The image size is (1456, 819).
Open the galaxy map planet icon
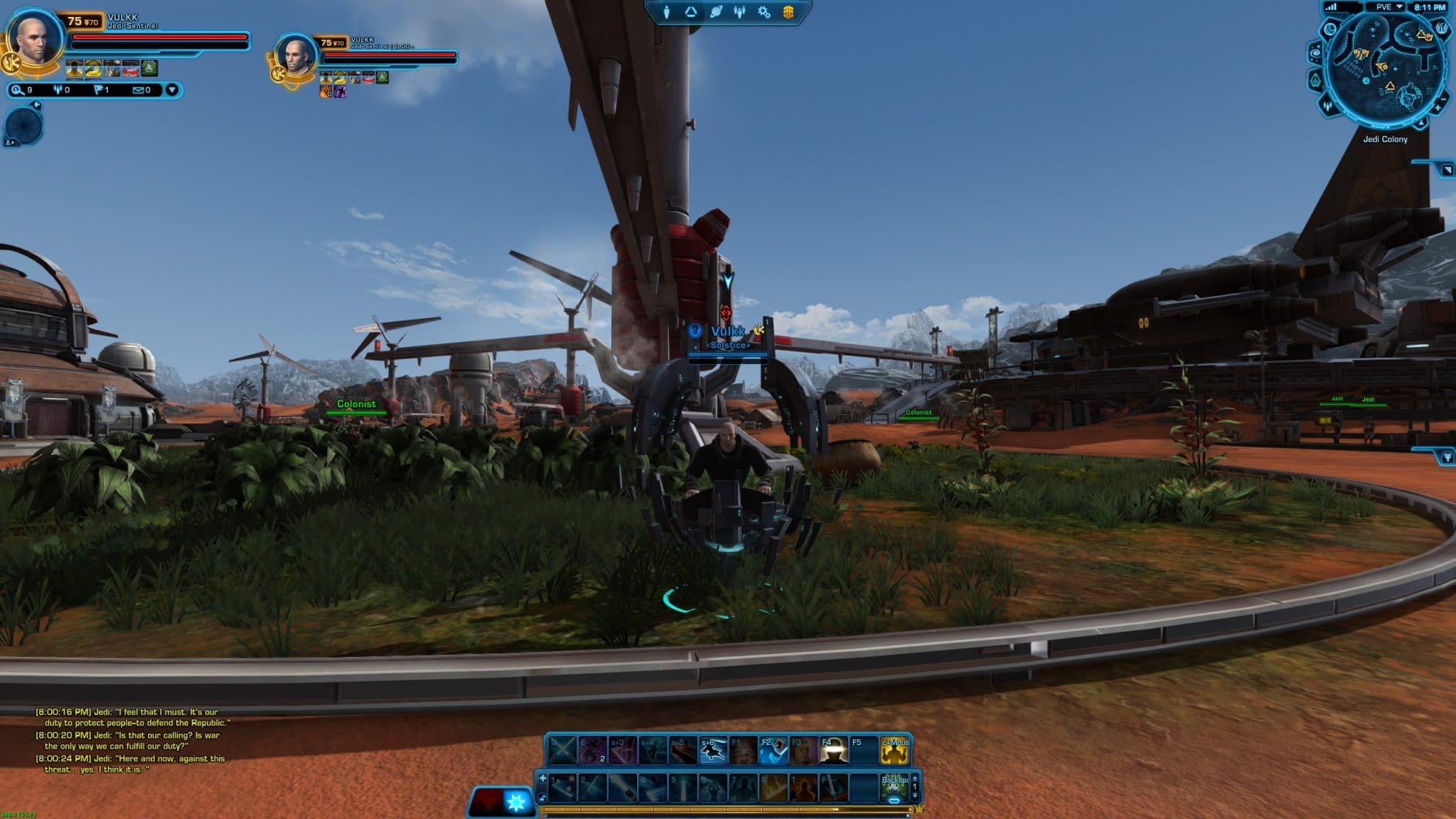[x=715, y=11]
